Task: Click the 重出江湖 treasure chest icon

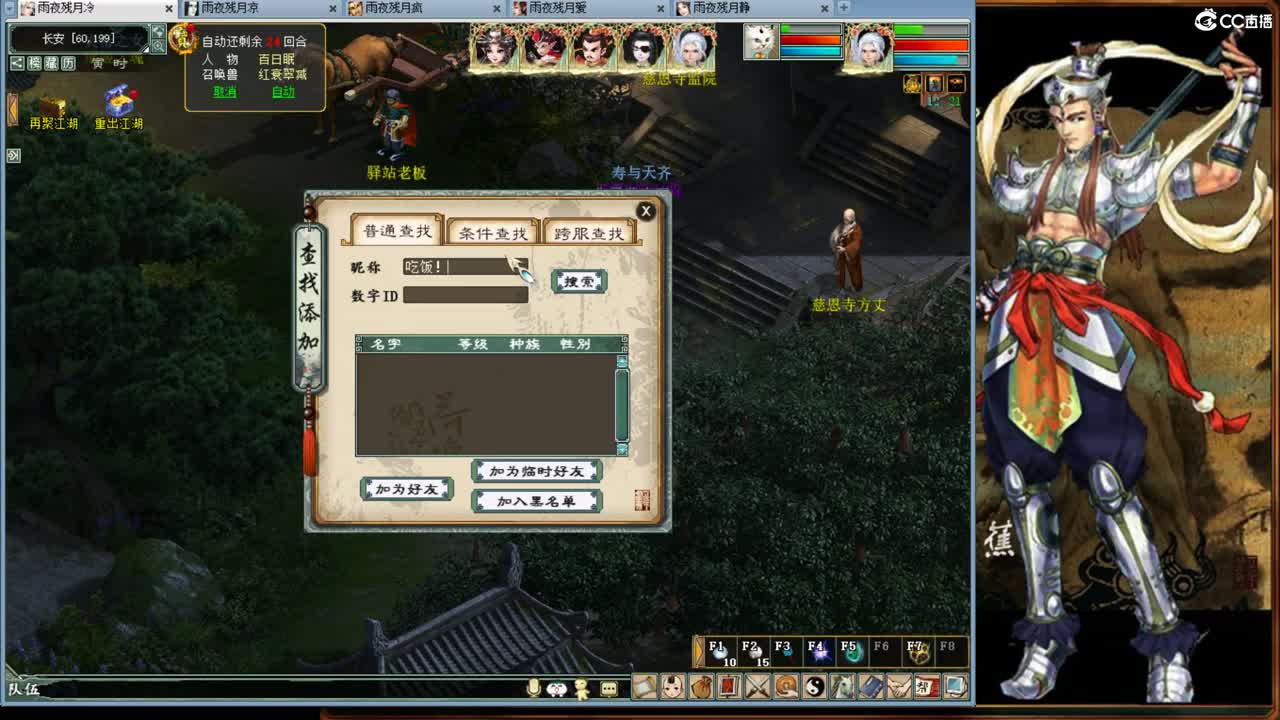Action: 120,100
